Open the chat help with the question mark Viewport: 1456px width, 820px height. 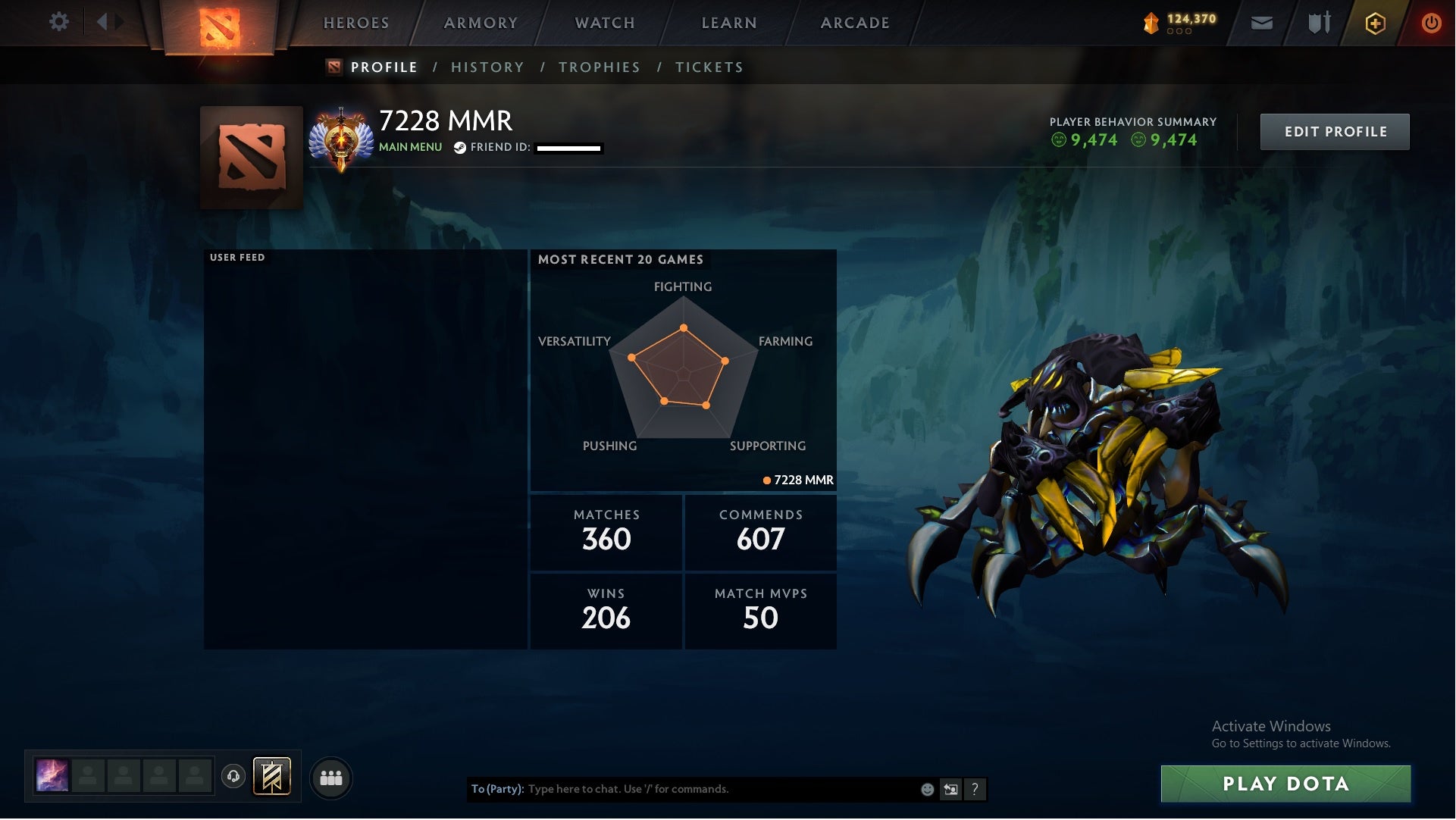[976, 789]
